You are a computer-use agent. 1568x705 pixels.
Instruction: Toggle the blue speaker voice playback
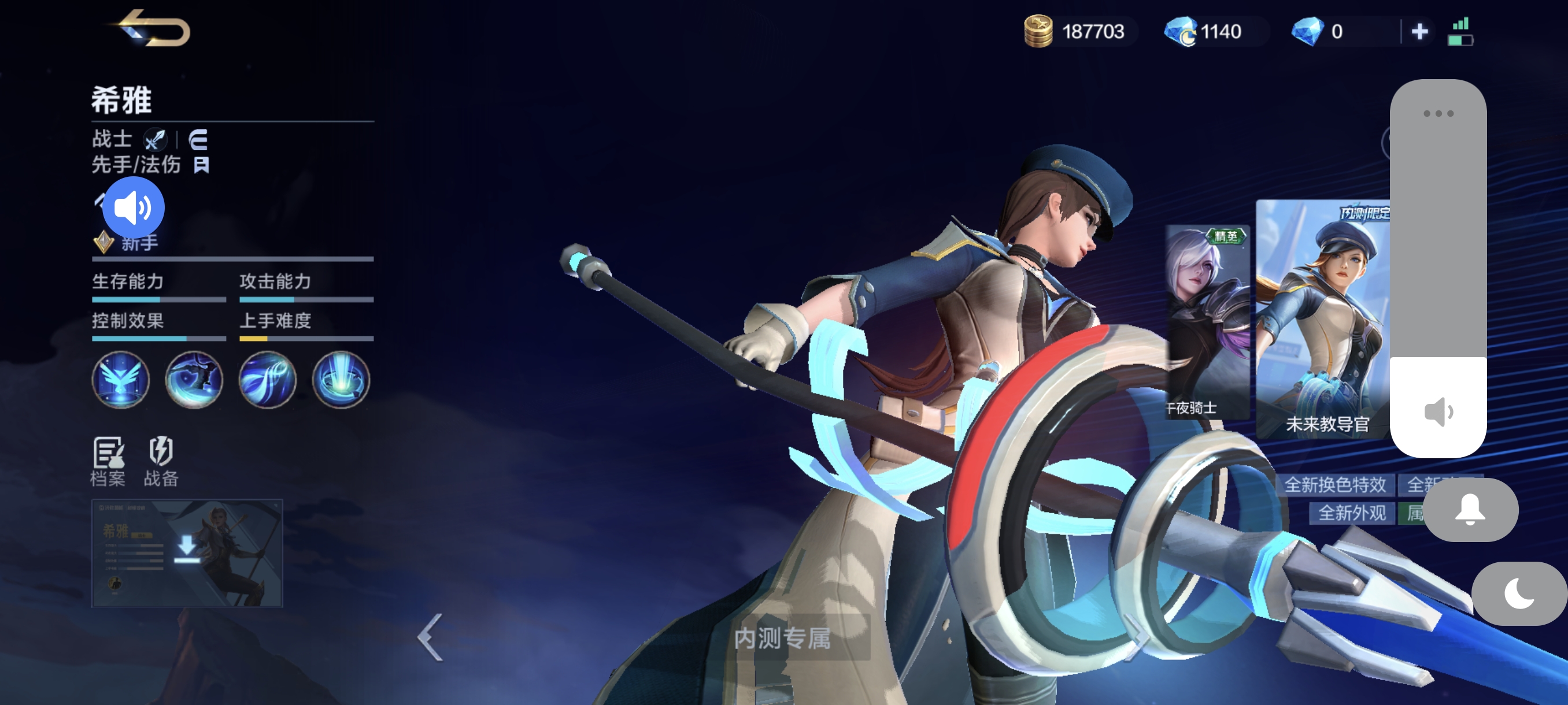click(x=133, y=207)
